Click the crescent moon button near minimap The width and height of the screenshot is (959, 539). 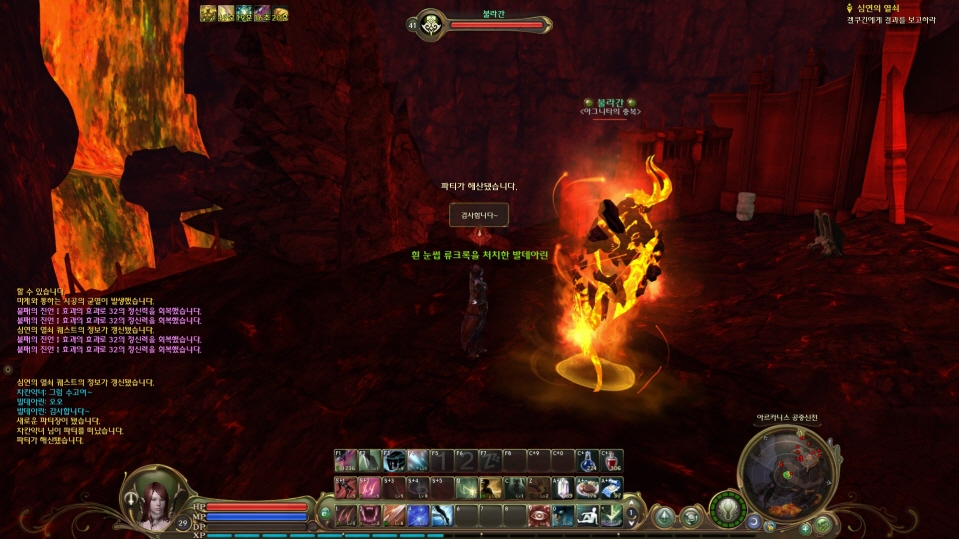[754, 522]
